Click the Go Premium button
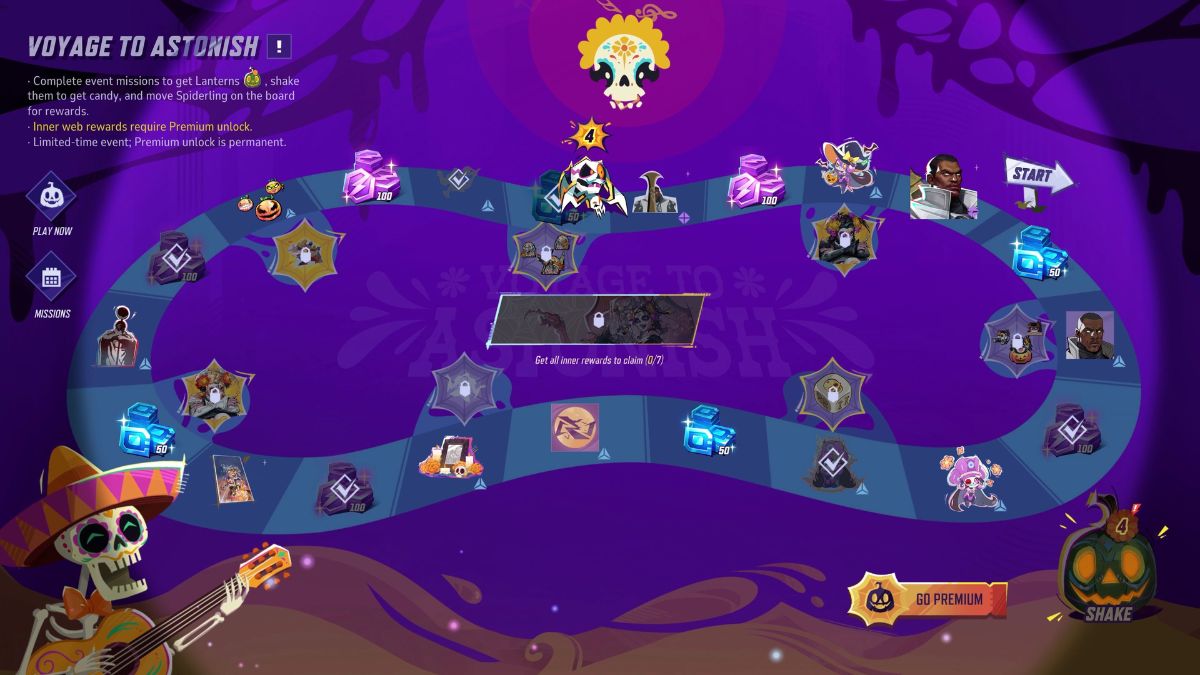 pyautogui.click(x=927, y=599)
